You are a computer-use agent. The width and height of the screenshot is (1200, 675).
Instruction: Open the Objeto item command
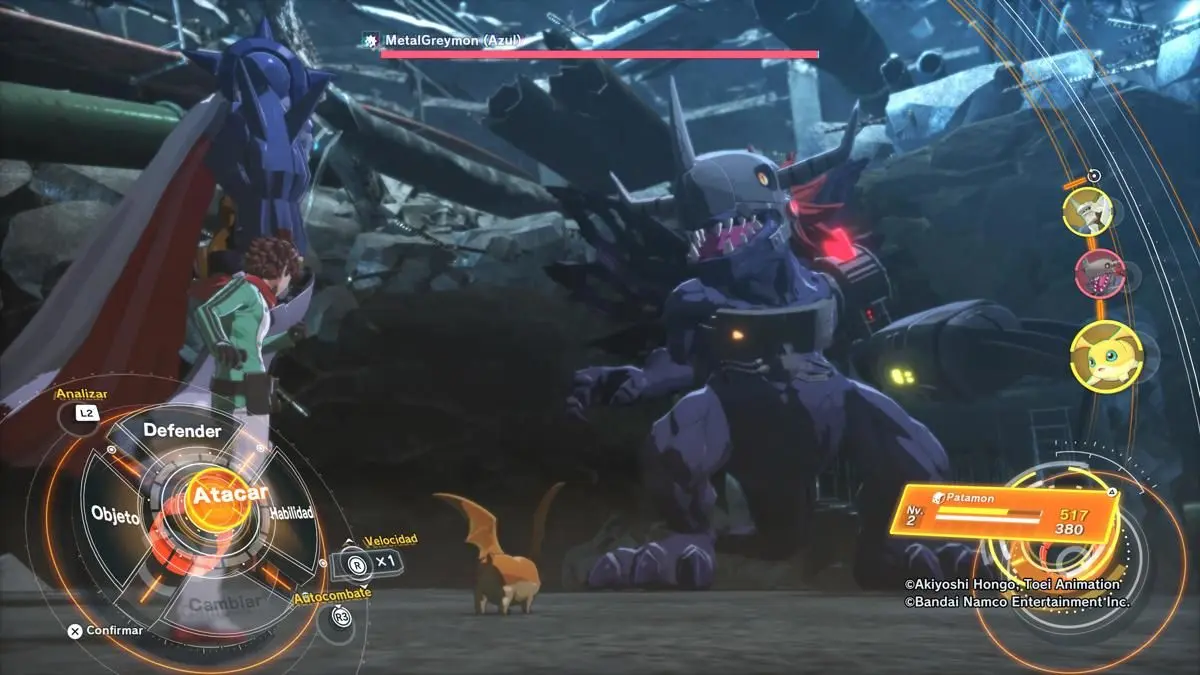click(115, 514)
